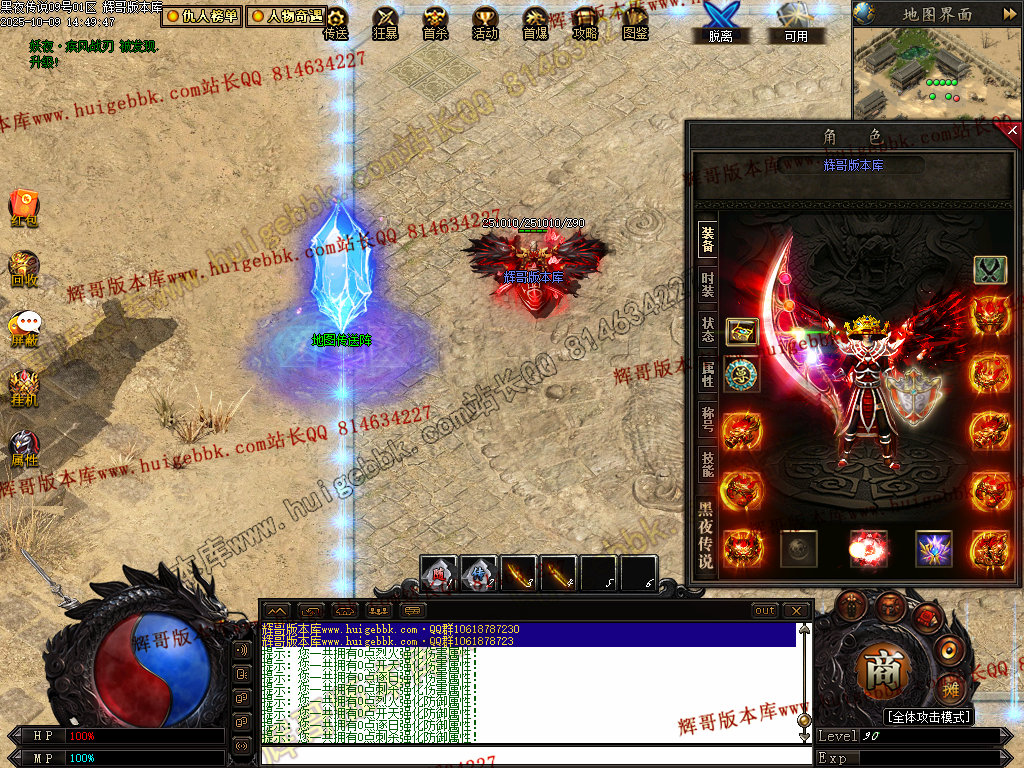
Task: Open the 攻略 guide icon
Action: [x=585, y=22]
